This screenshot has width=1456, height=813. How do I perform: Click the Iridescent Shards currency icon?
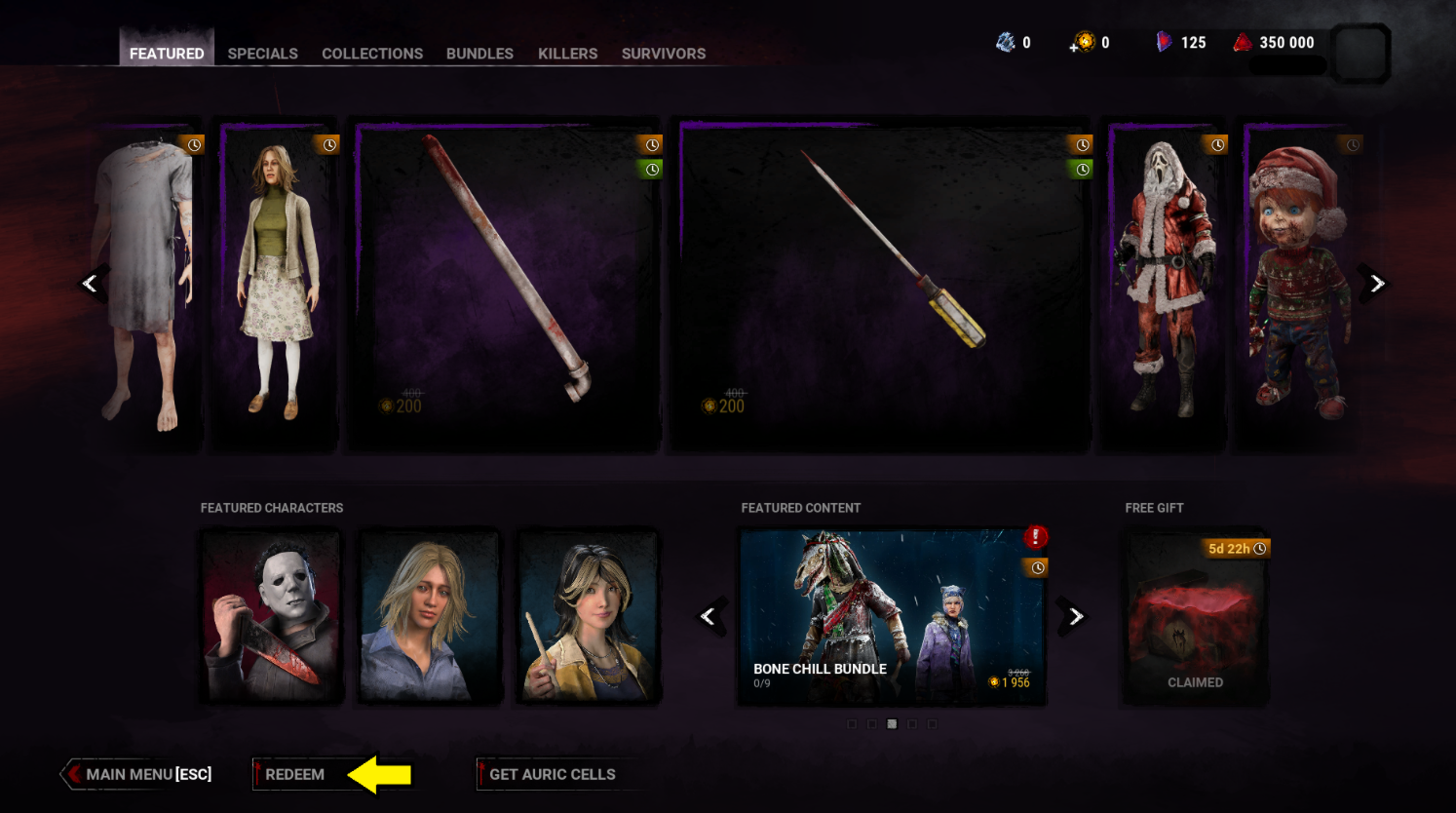pyautogui.click(x=1008, y=42)
